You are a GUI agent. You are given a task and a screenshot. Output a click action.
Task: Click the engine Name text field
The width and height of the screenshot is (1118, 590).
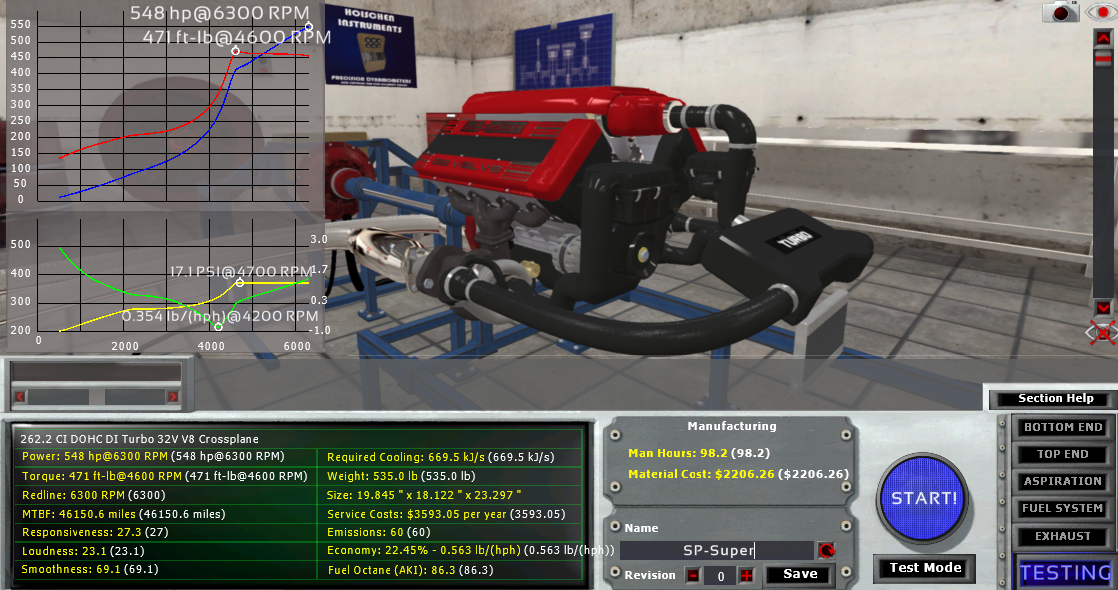[x=715, y=550]
